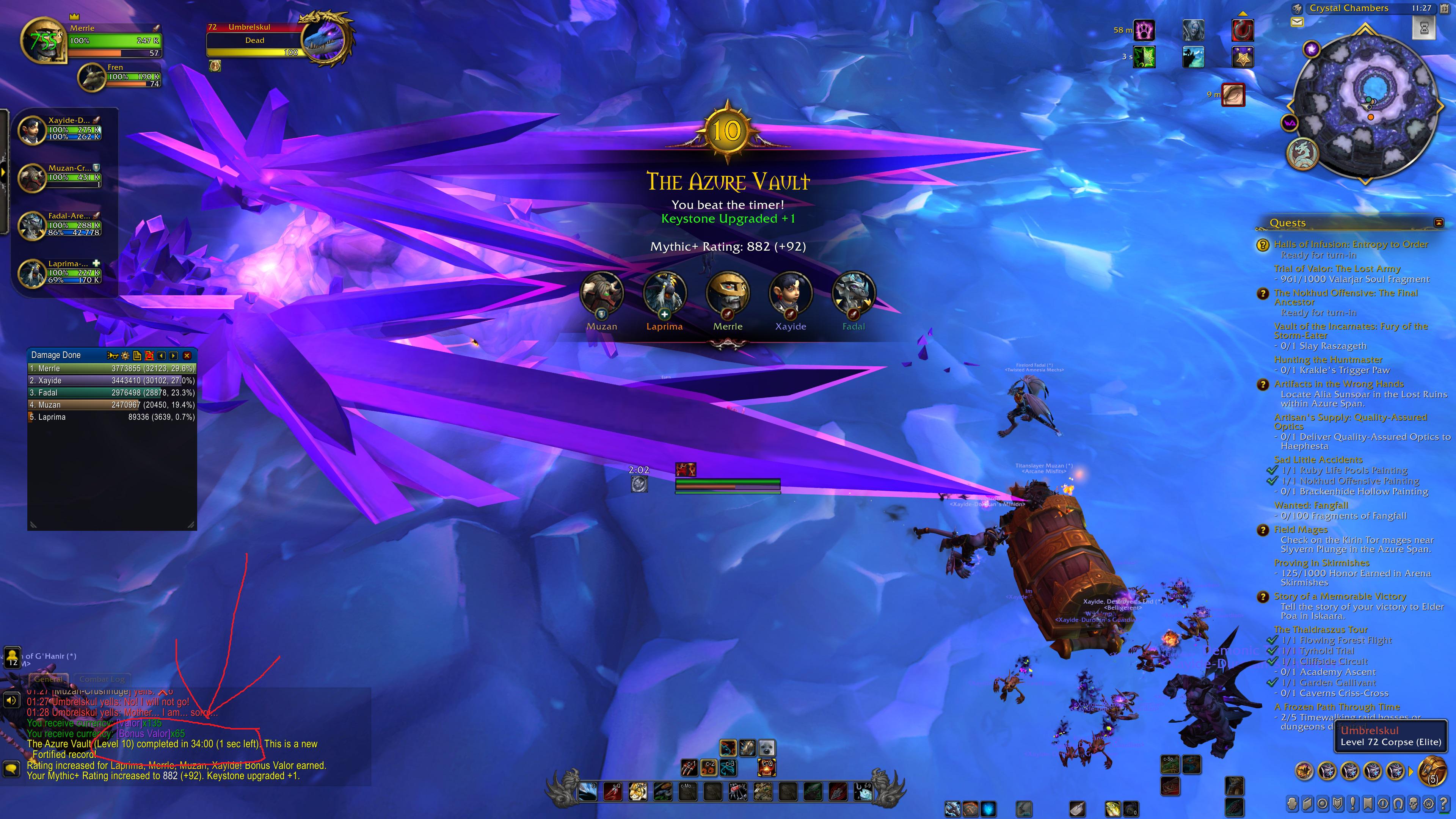This screenshot has height=819, width=1456.
Task: Open the Dragonflight dragon emblem by the minimap
Action: tap(1302, 154)
